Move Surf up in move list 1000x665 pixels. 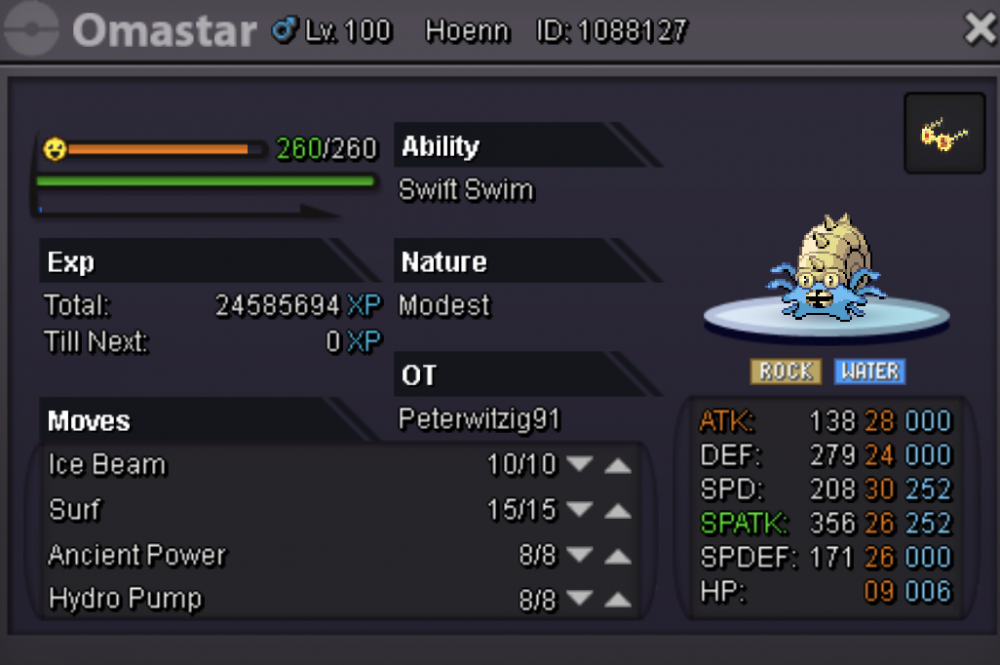(618, 511)
